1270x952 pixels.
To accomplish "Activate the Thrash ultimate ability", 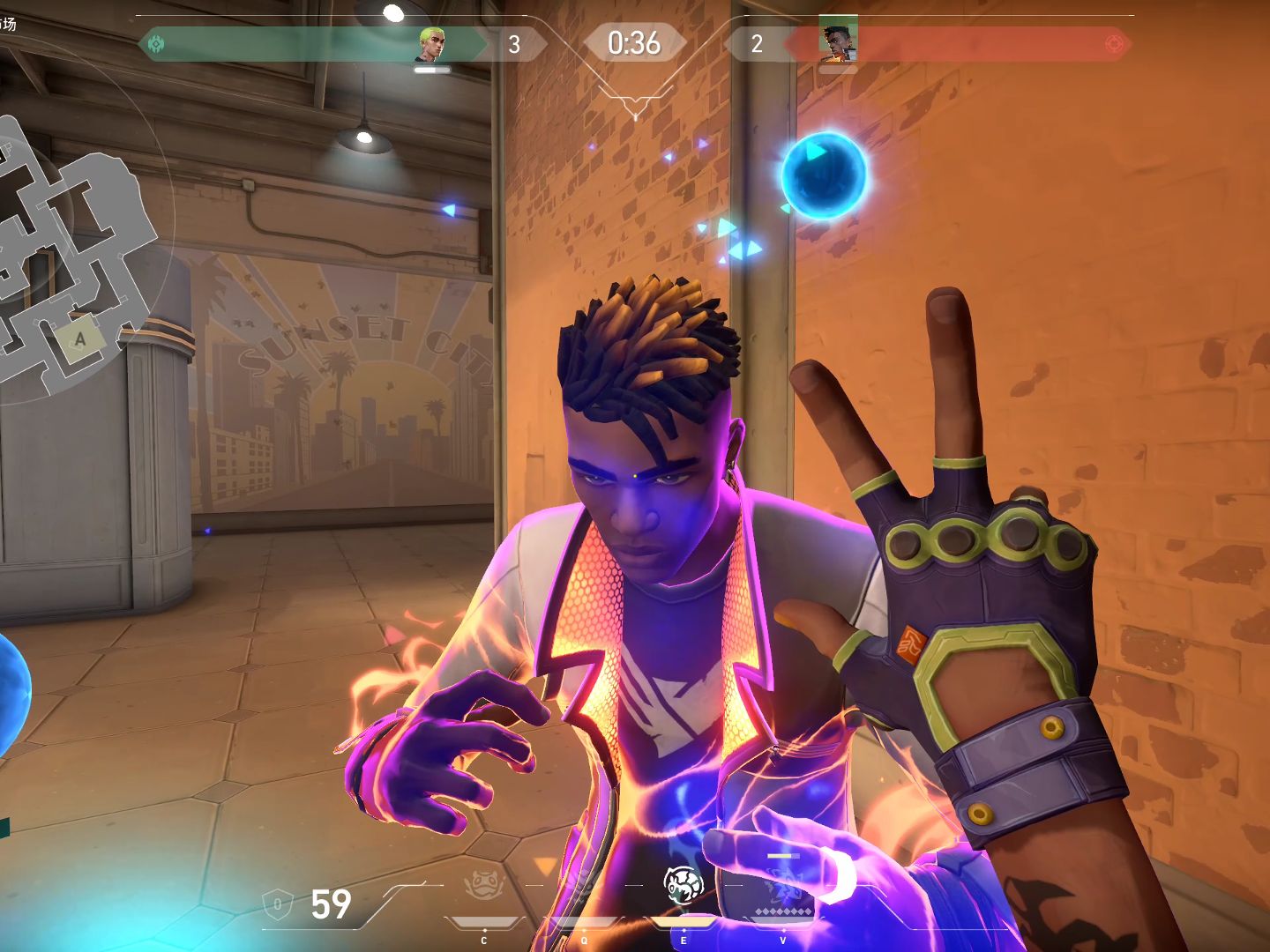I will [x=783, y=885].
